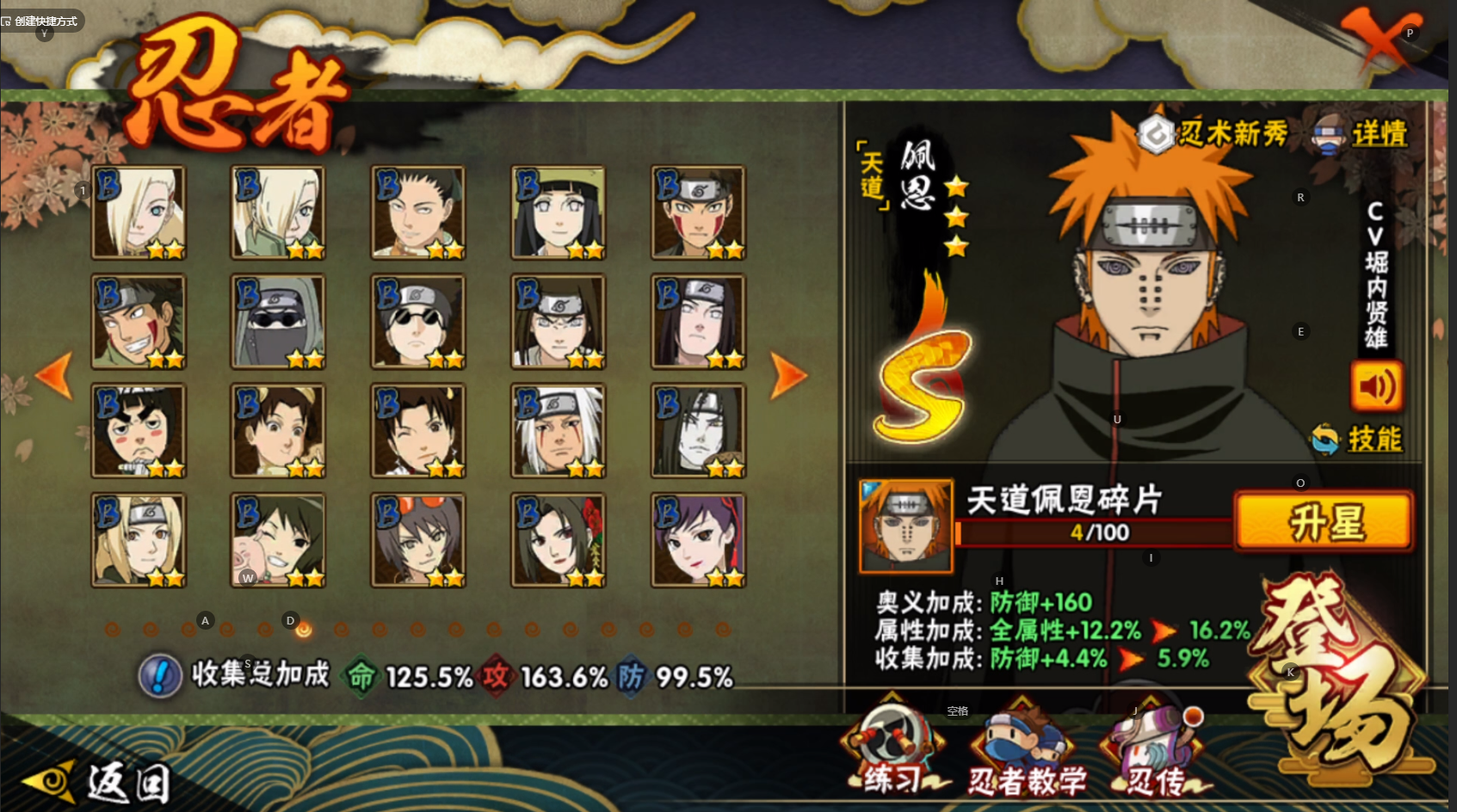This screenshot has width=1457, height=812.
Task: Open 忍者教学 ninja tutorial
Action: (x=1026, y=753)
